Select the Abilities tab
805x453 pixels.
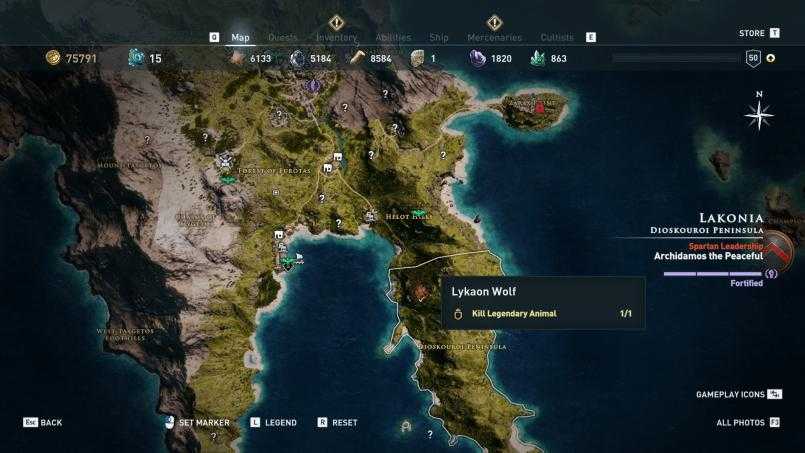pyautogui.click(x=393, y=38)
